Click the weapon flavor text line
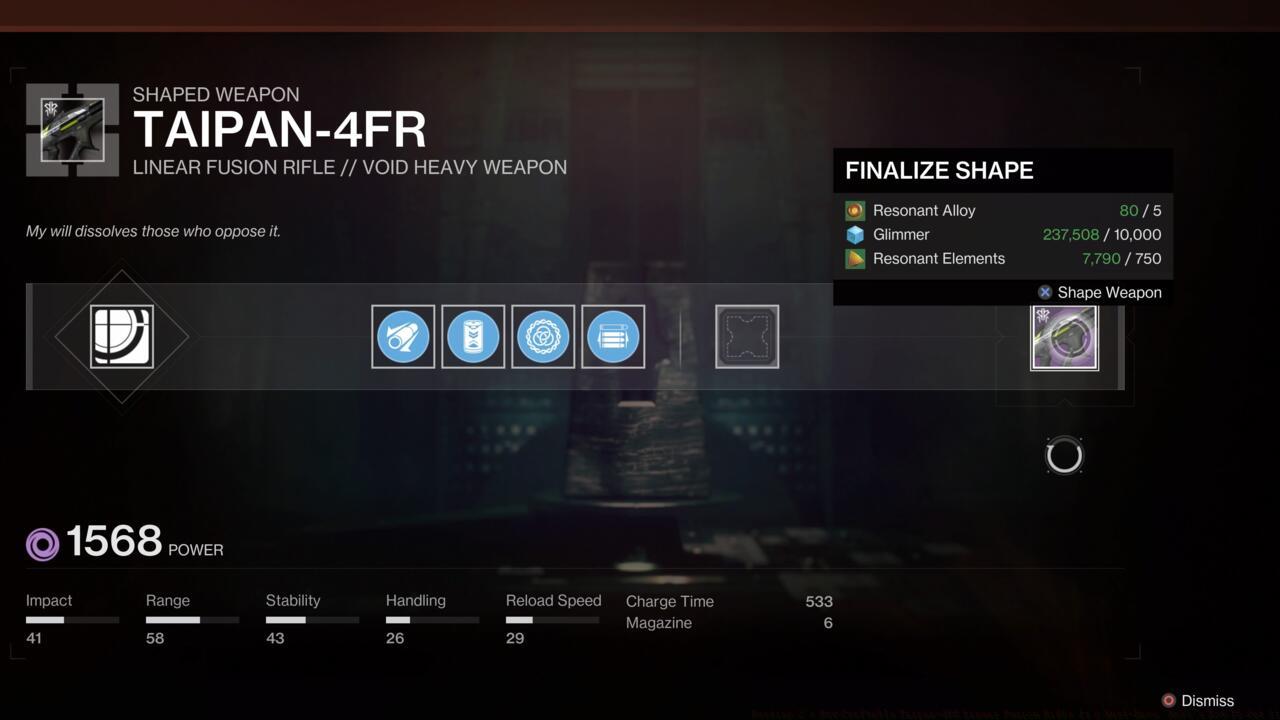The image size is (1280, 720). (x=152, y=231)
